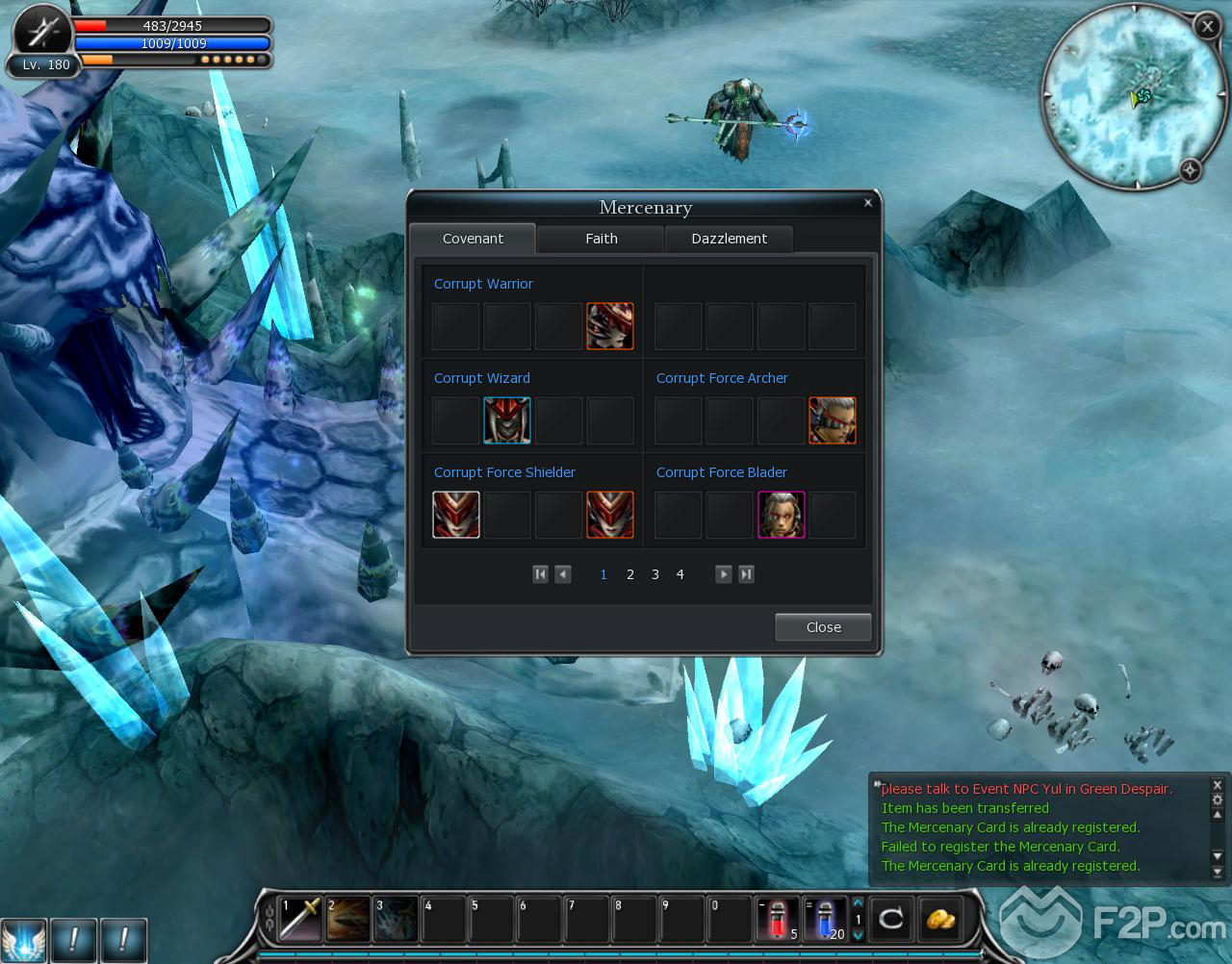Drink the red health potion
This screenshot has height=964, width=1232.
pyautogui.click(x=778, y=920)
